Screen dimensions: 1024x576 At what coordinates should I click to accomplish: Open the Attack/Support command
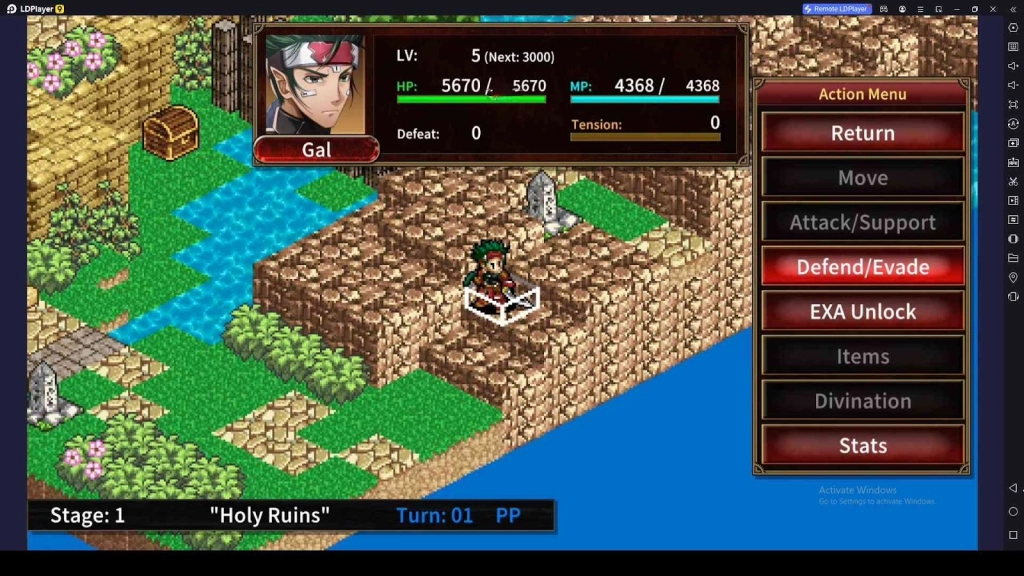click(x=862, y=222)
